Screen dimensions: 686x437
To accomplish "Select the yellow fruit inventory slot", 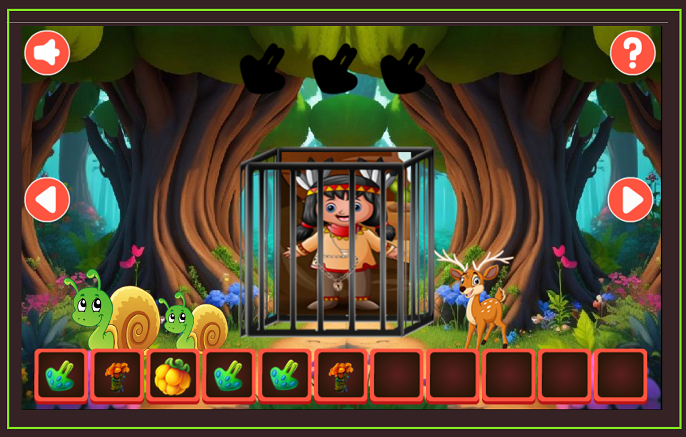I will tap(172, 376).
